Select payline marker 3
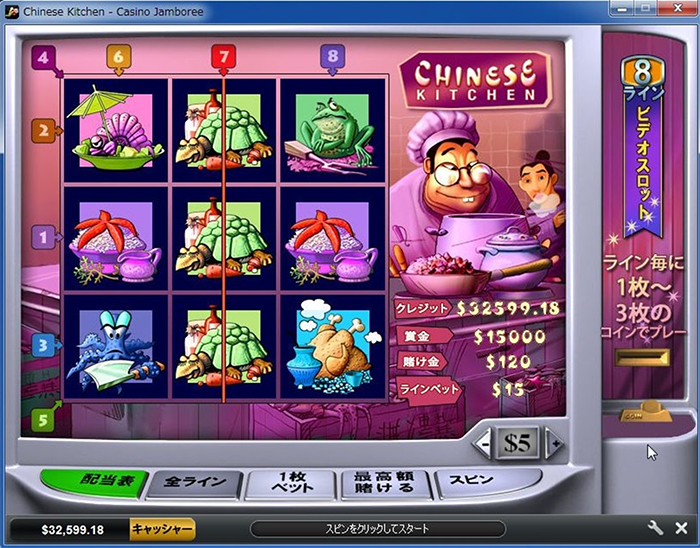 pos(42,345)
